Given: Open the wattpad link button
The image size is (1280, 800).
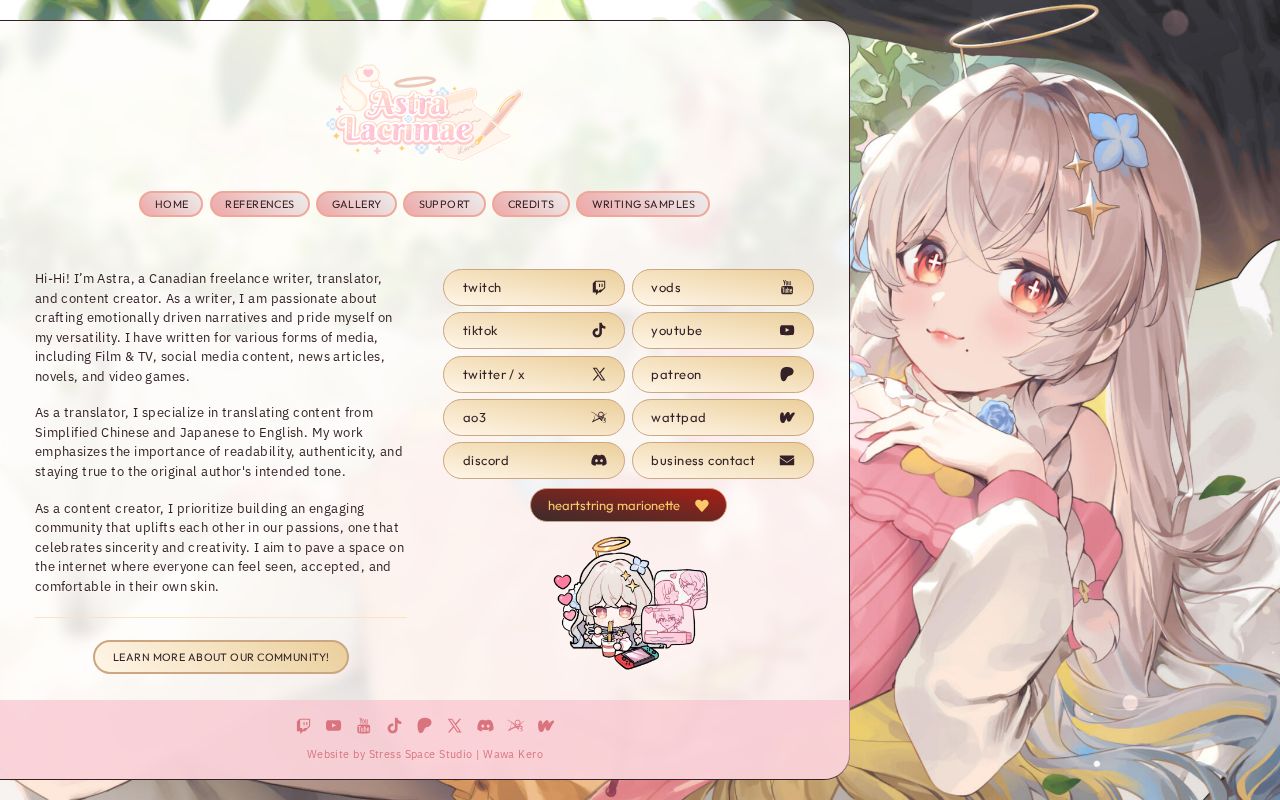Looking at the screenshot, I should point(722,418).
